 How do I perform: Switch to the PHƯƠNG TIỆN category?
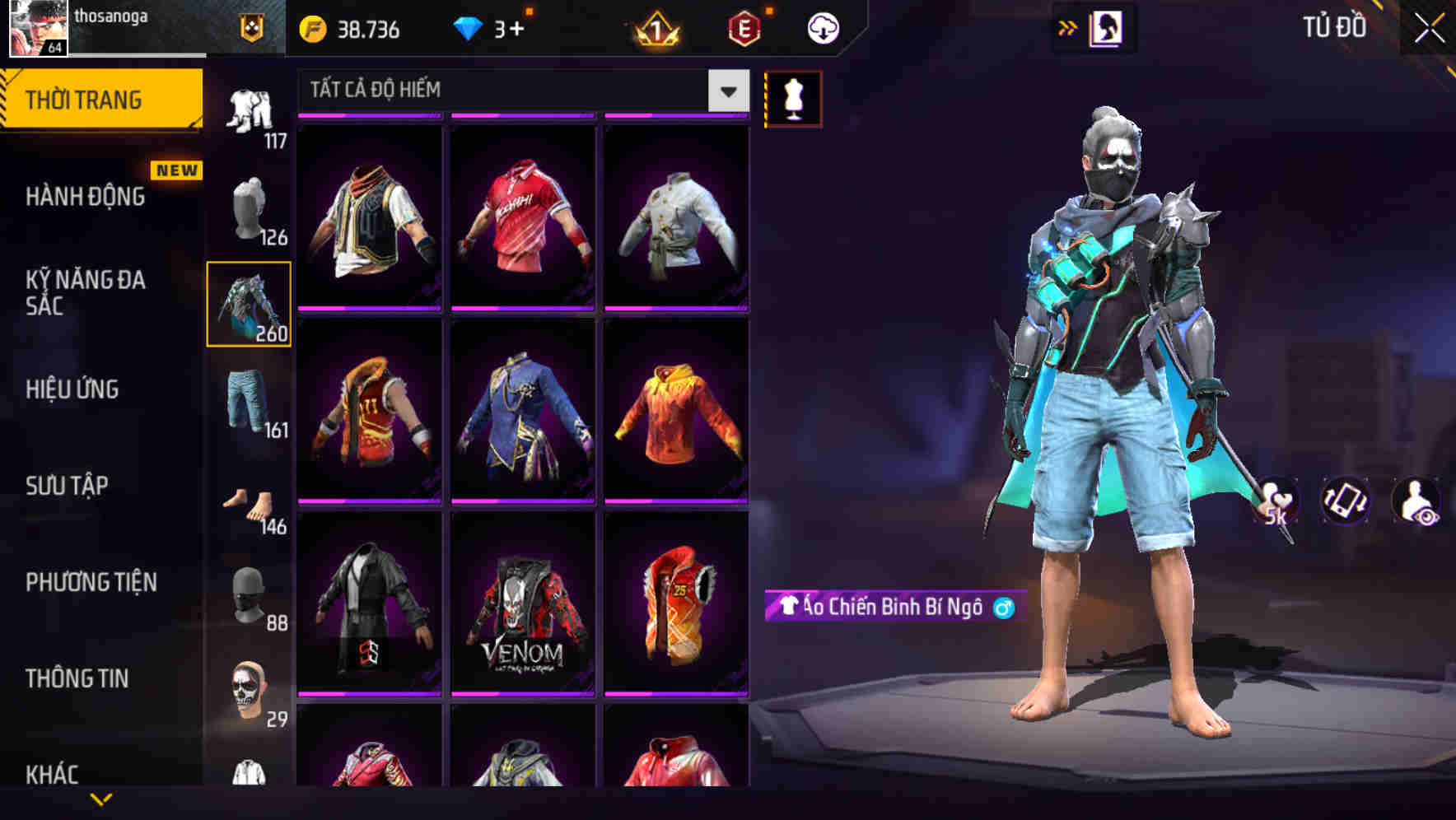point(91,581)
